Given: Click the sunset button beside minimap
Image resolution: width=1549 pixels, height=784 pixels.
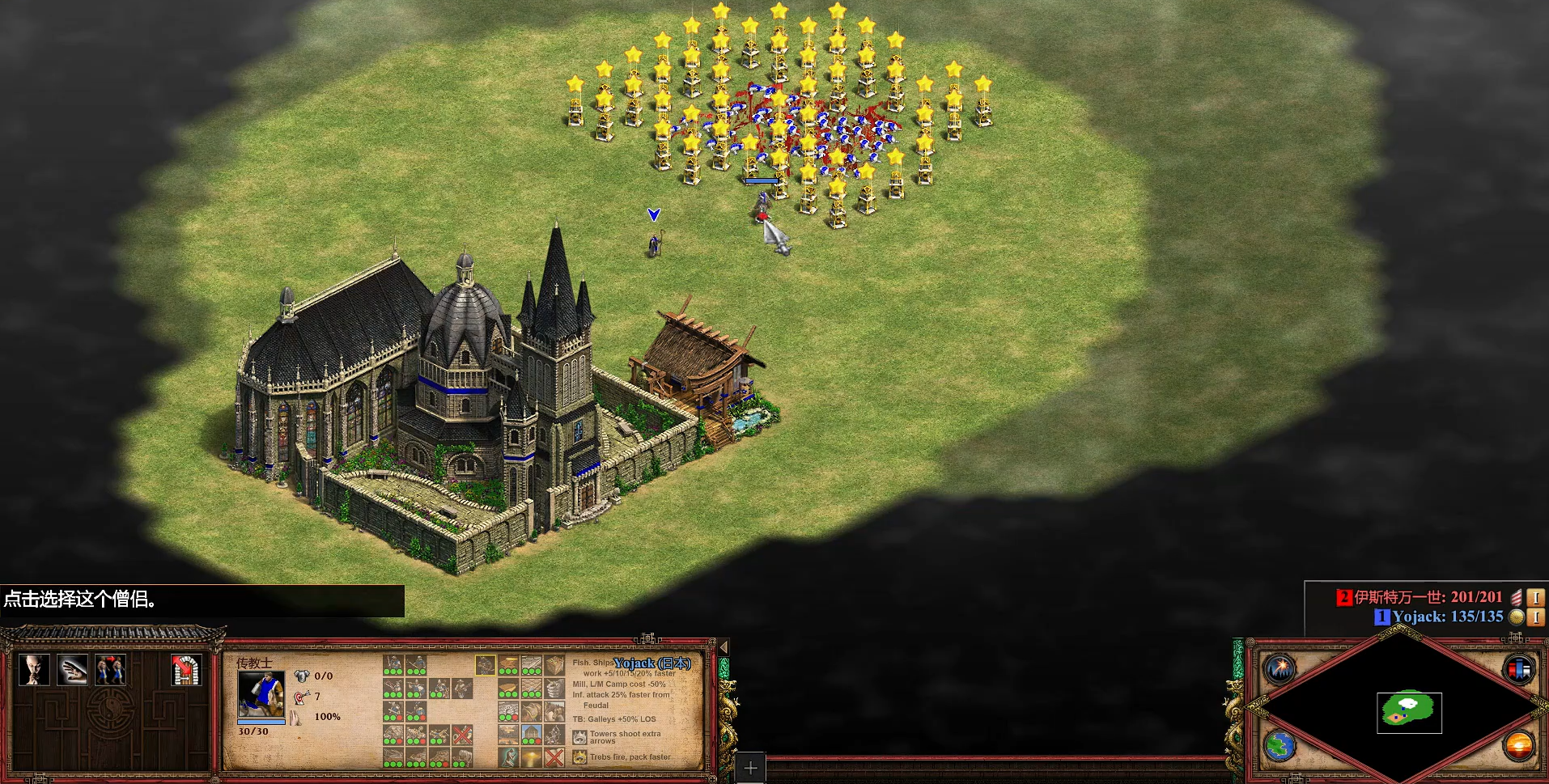Looking at the screenshot, I should (x=1518, y=745).
